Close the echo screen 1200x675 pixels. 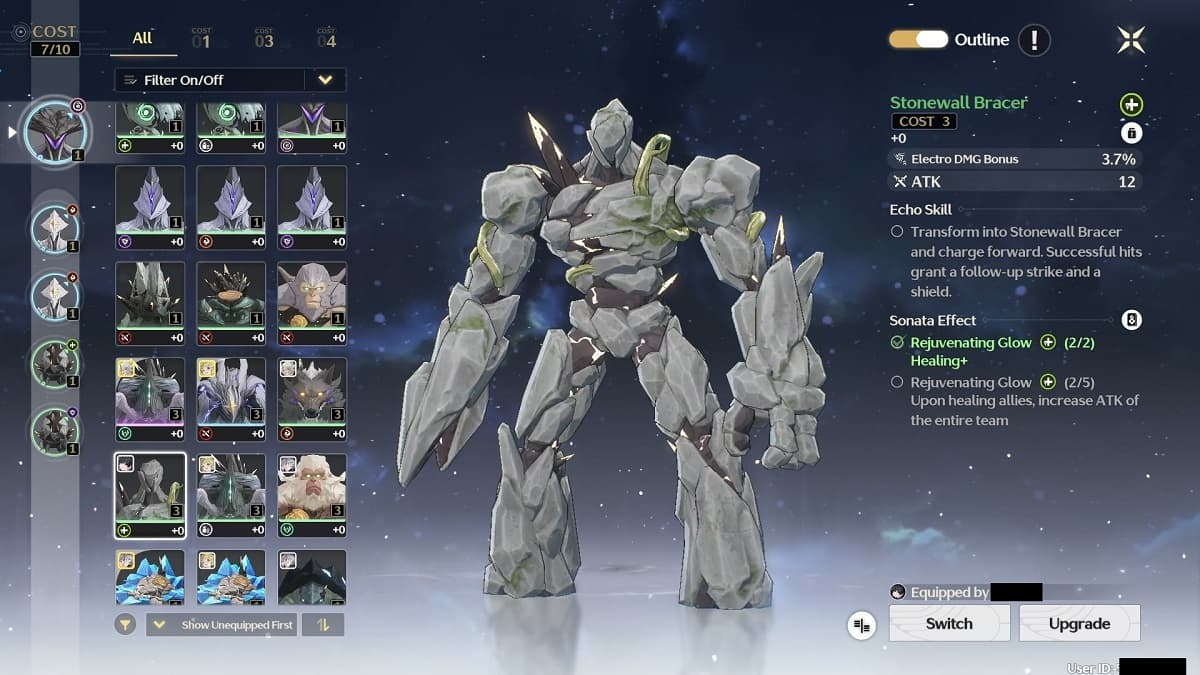[x=1131, y=40]
